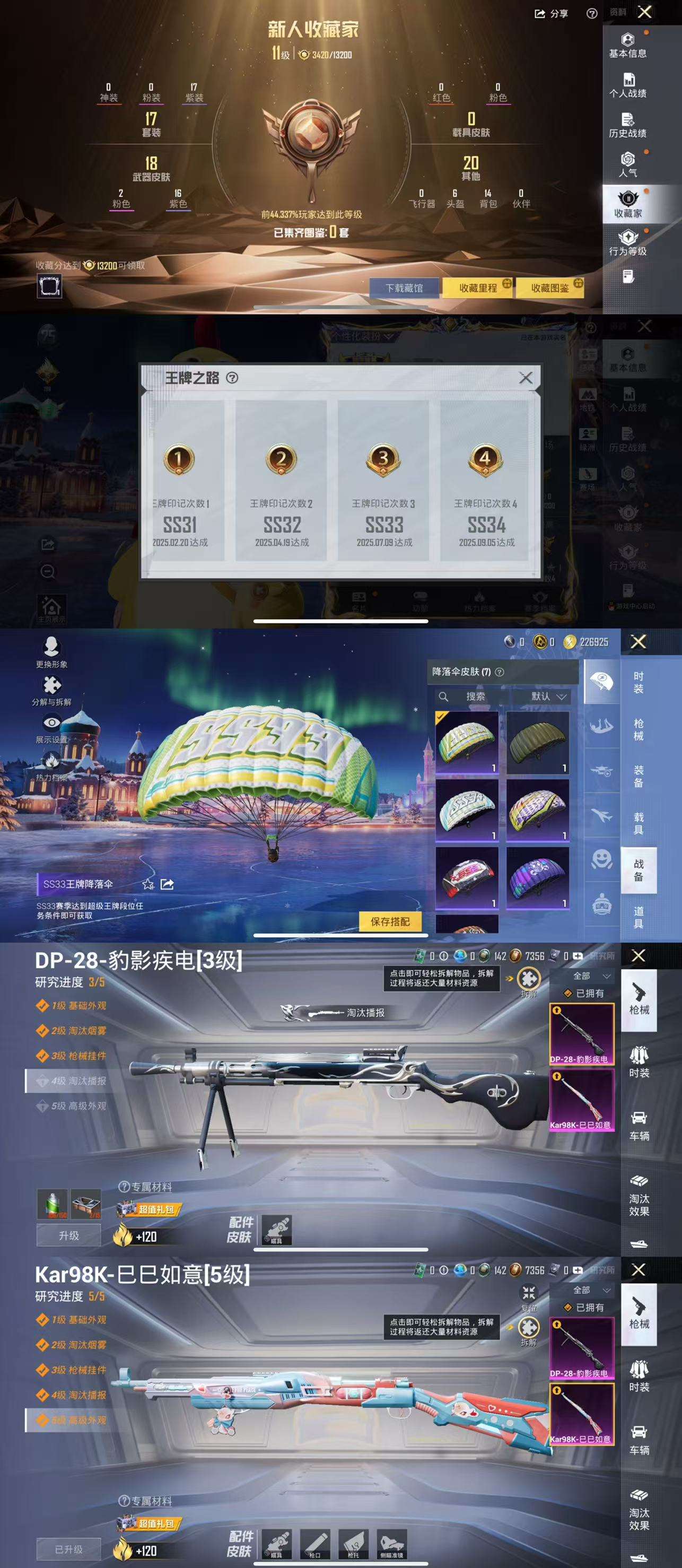Open 更换形象 to change appearance

51,651
